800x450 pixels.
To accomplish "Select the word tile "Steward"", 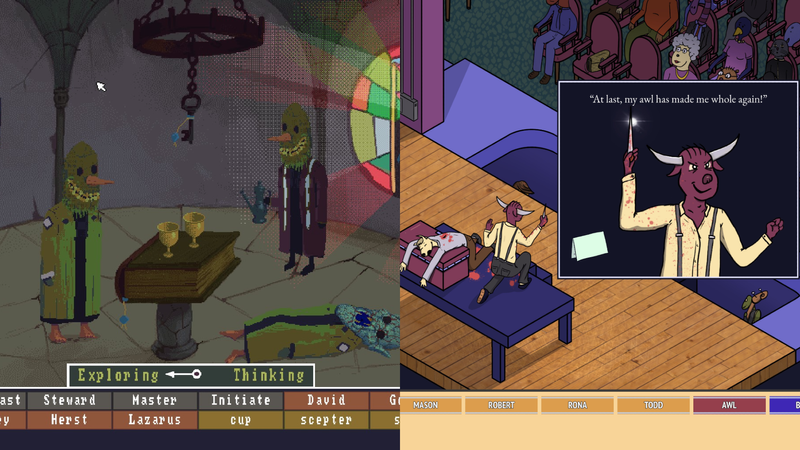I will click(69, 400).
